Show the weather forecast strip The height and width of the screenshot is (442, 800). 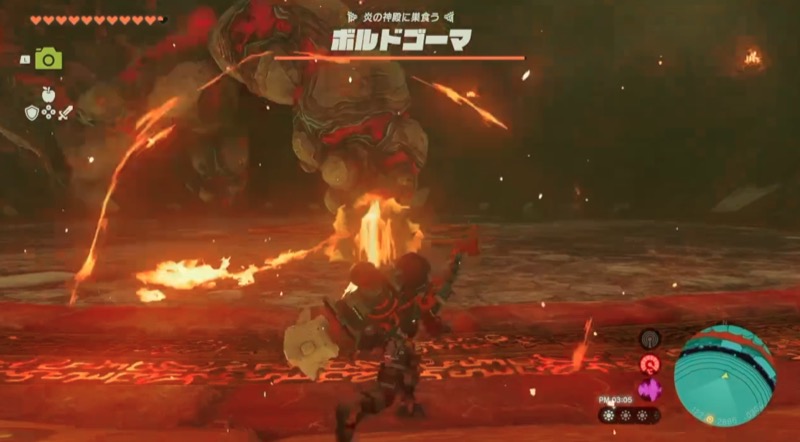[629, 414]
